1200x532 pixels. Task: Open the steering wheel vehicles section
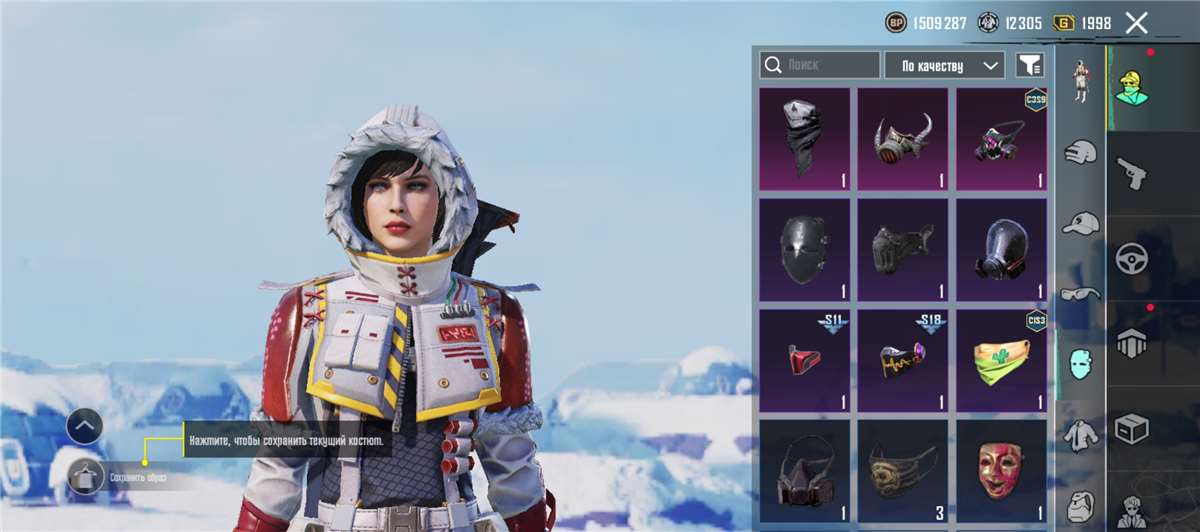click(1132, 258)
